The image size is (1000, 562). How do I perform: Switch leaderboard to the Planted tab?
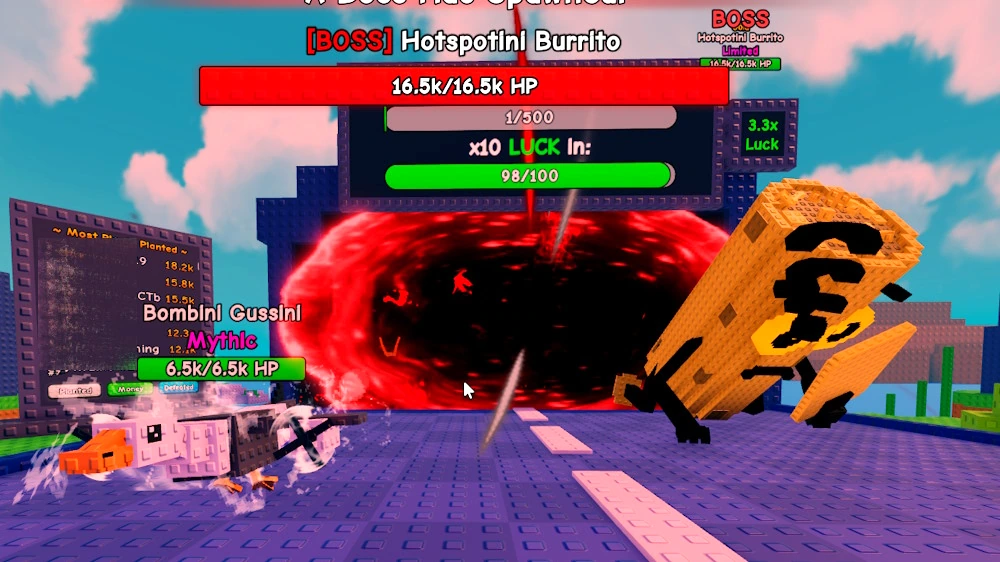(75, 390)
